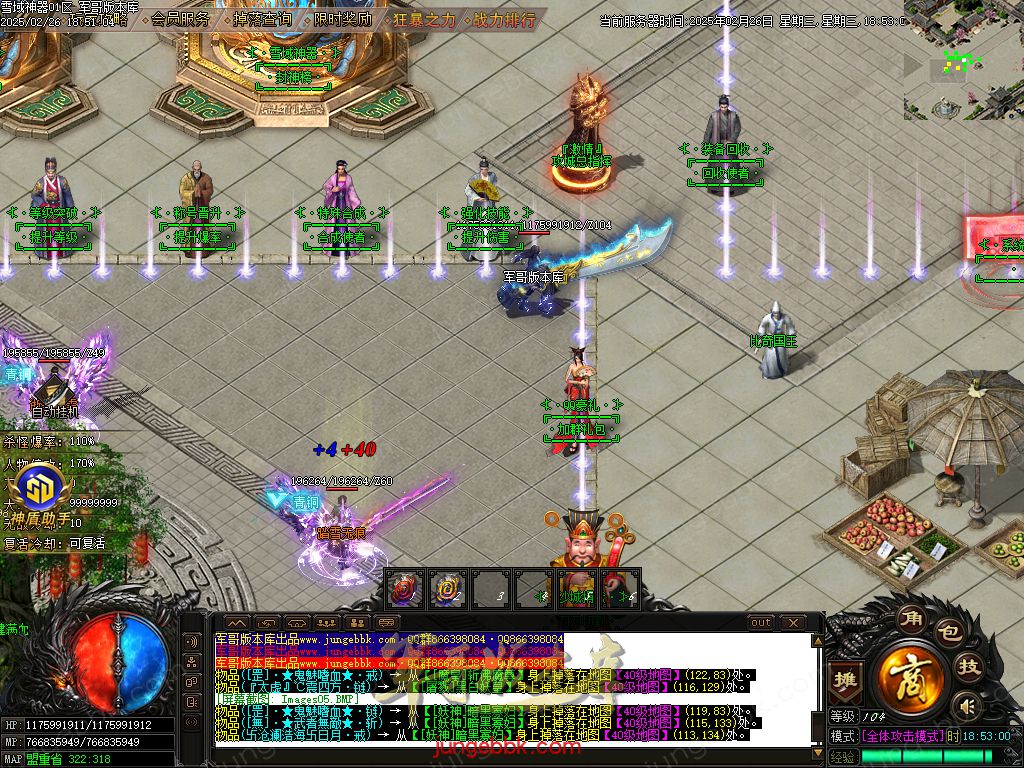Click the OUT button on chat bar

click(x=761, y=623)
